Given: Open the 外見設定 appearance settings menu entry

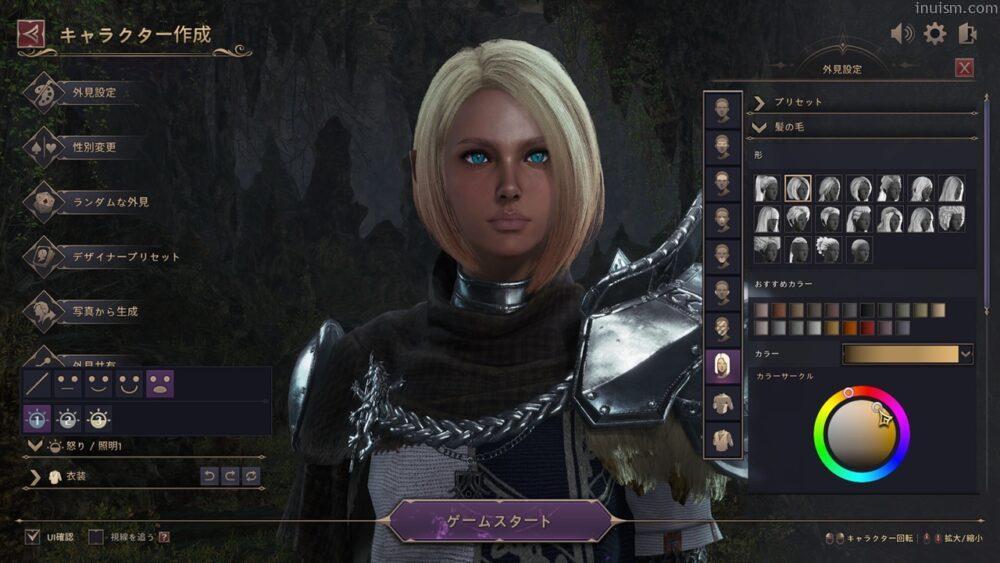Looking at the screenshot, I should 94,93.
